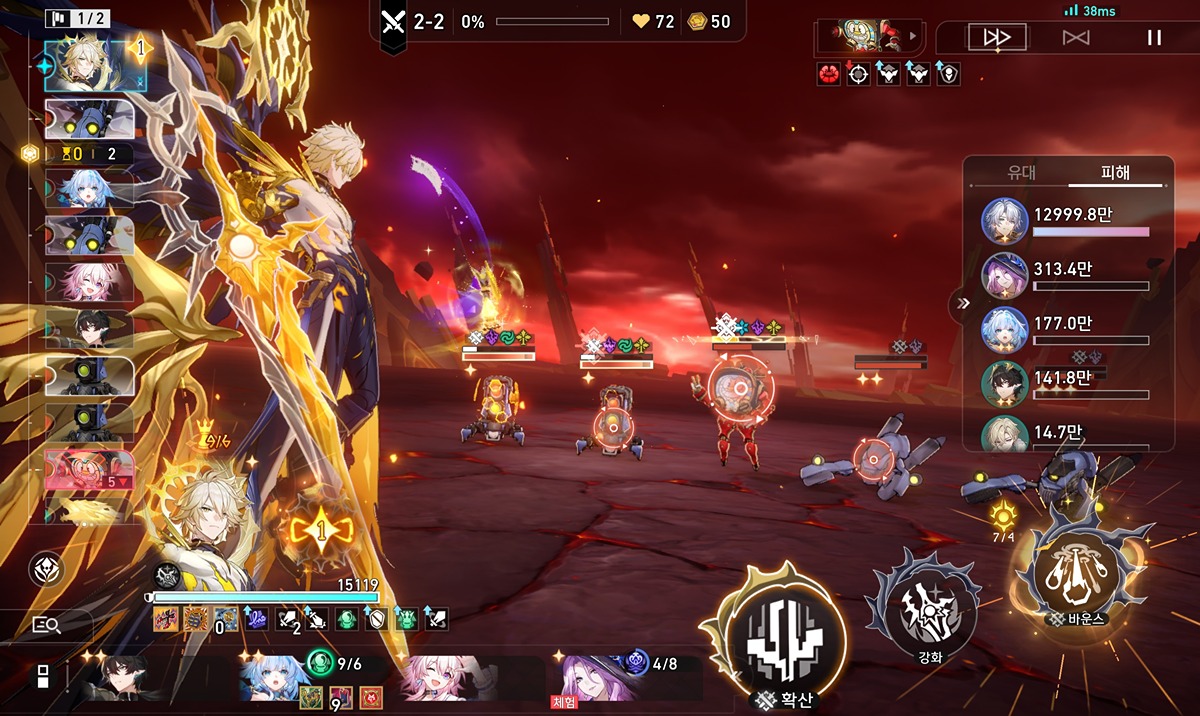
Task: Open the round emblem icon on left edge
Action: pyautogui.click(x=47, y=569)
